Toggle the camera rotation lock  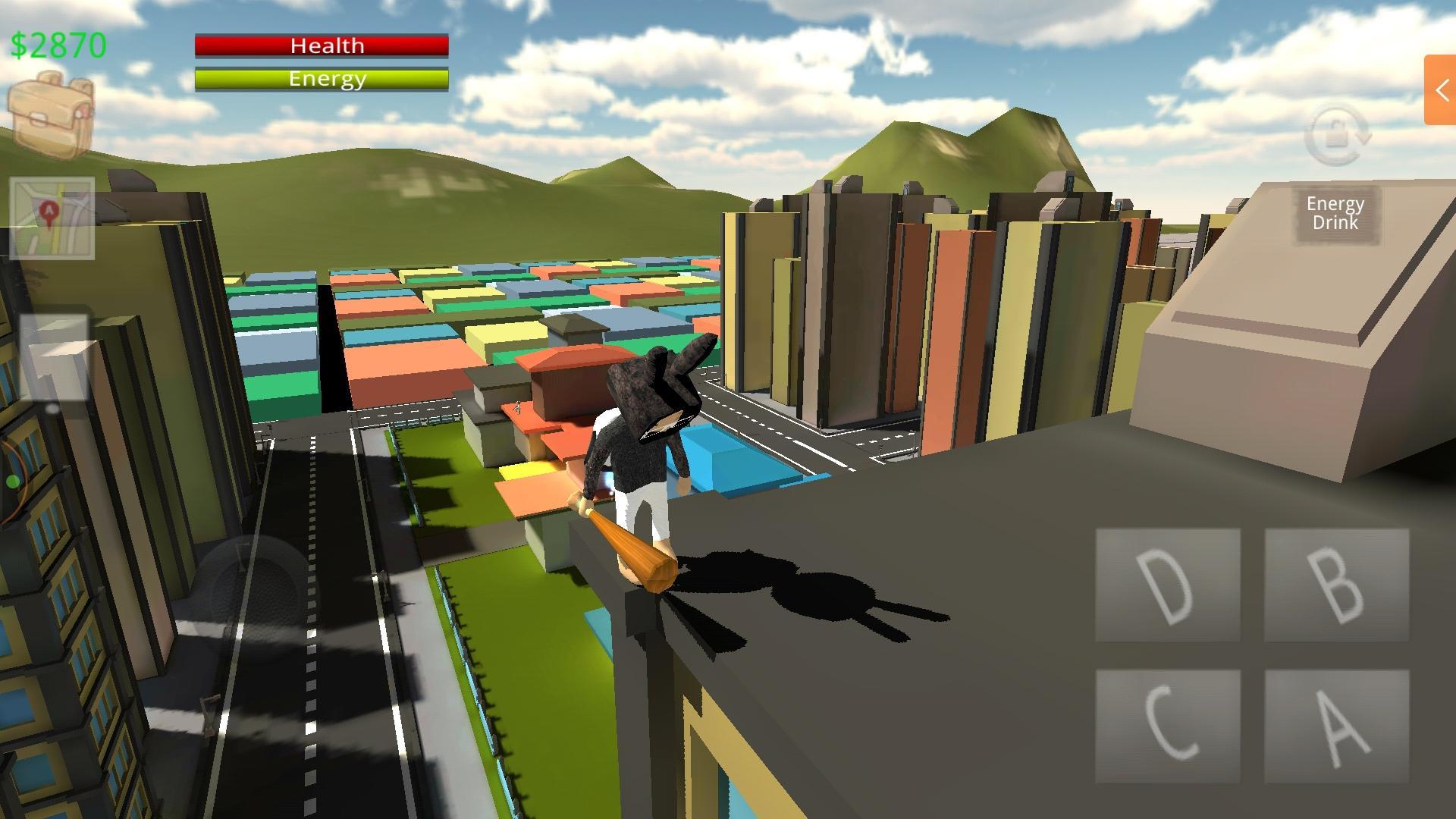[1336, 136]
